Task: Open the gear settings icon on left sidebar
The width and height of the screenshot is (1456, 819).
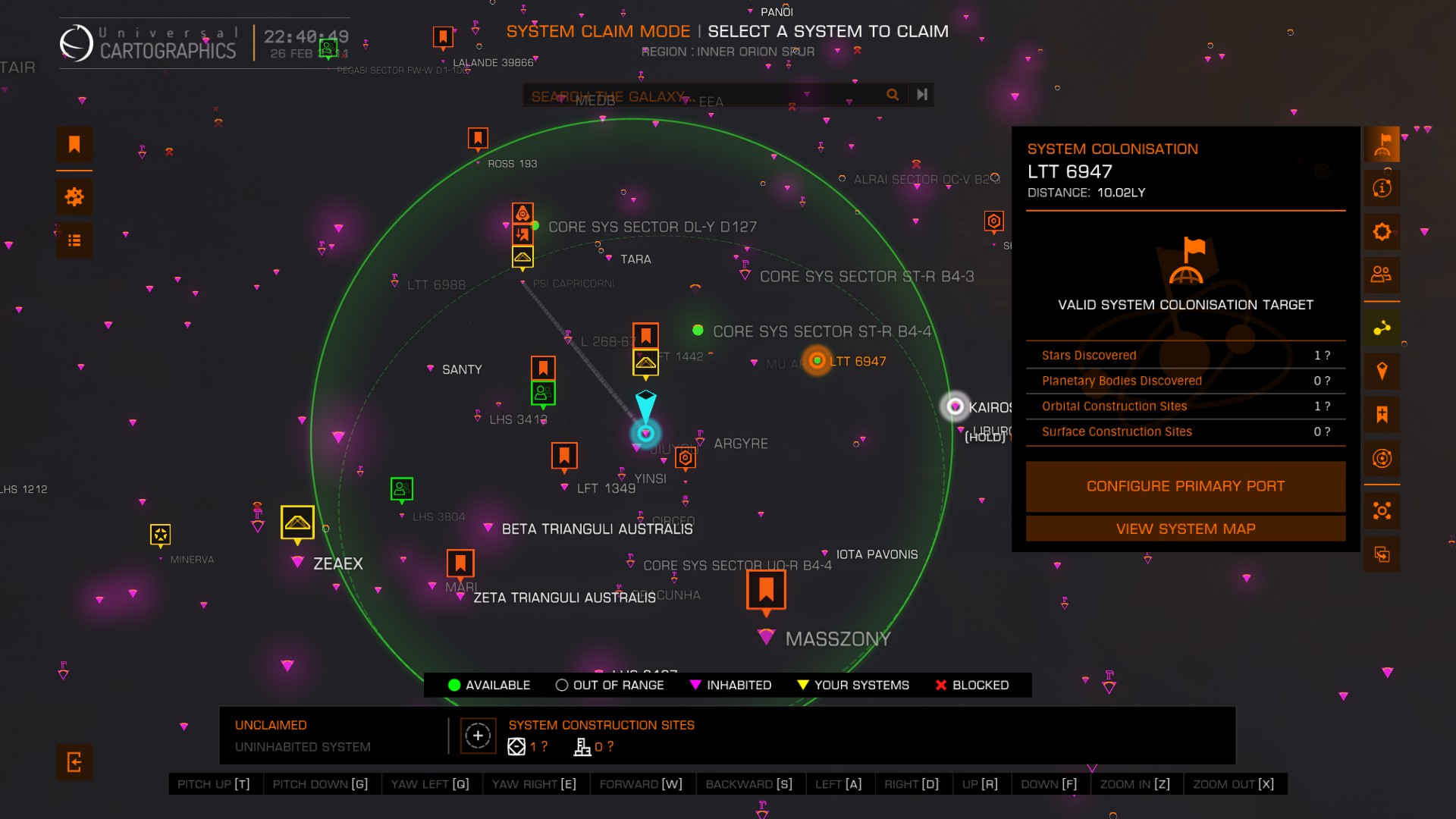Action: click(x=74, y=197)
